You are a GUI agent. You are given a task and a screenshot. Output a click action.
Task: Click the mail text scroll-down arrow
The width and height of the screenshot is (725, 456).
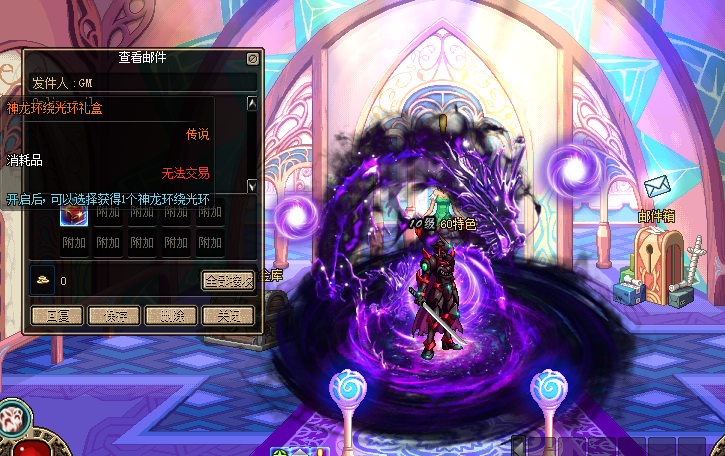(x=252, y=186)
